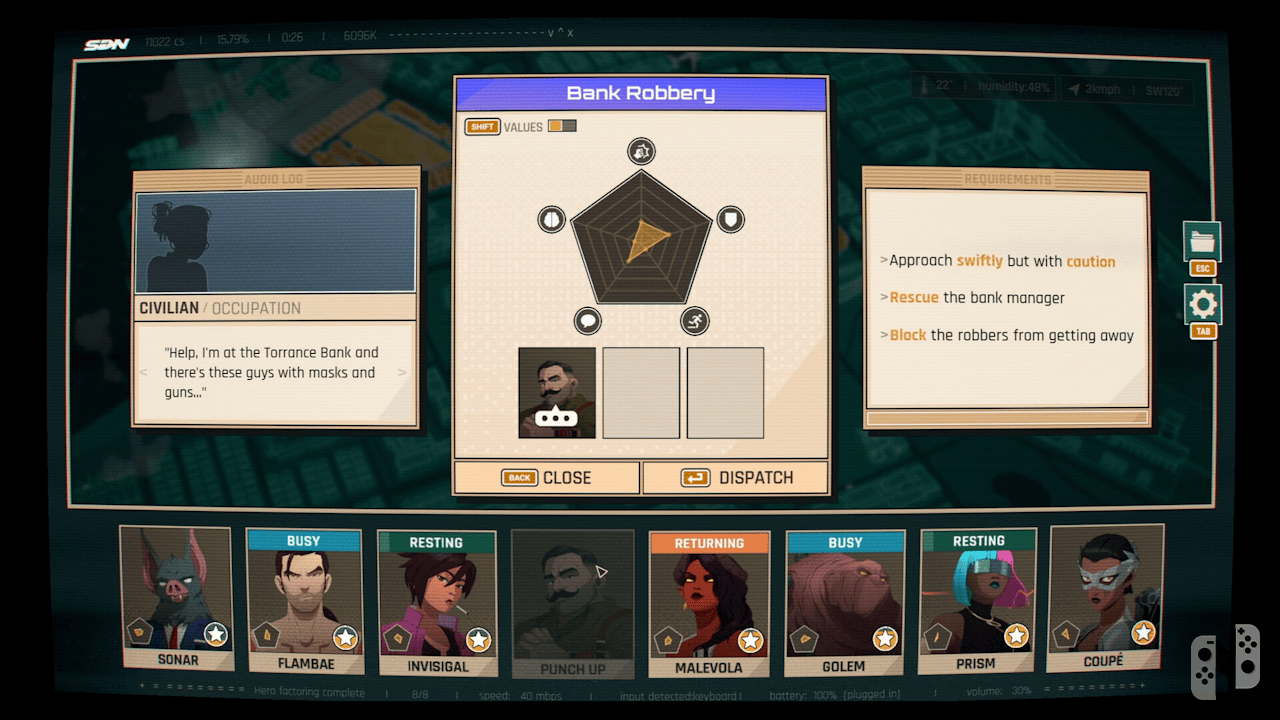Dispatch the selected hero to the robbery

pyautogui.click(x=735, y=478)
